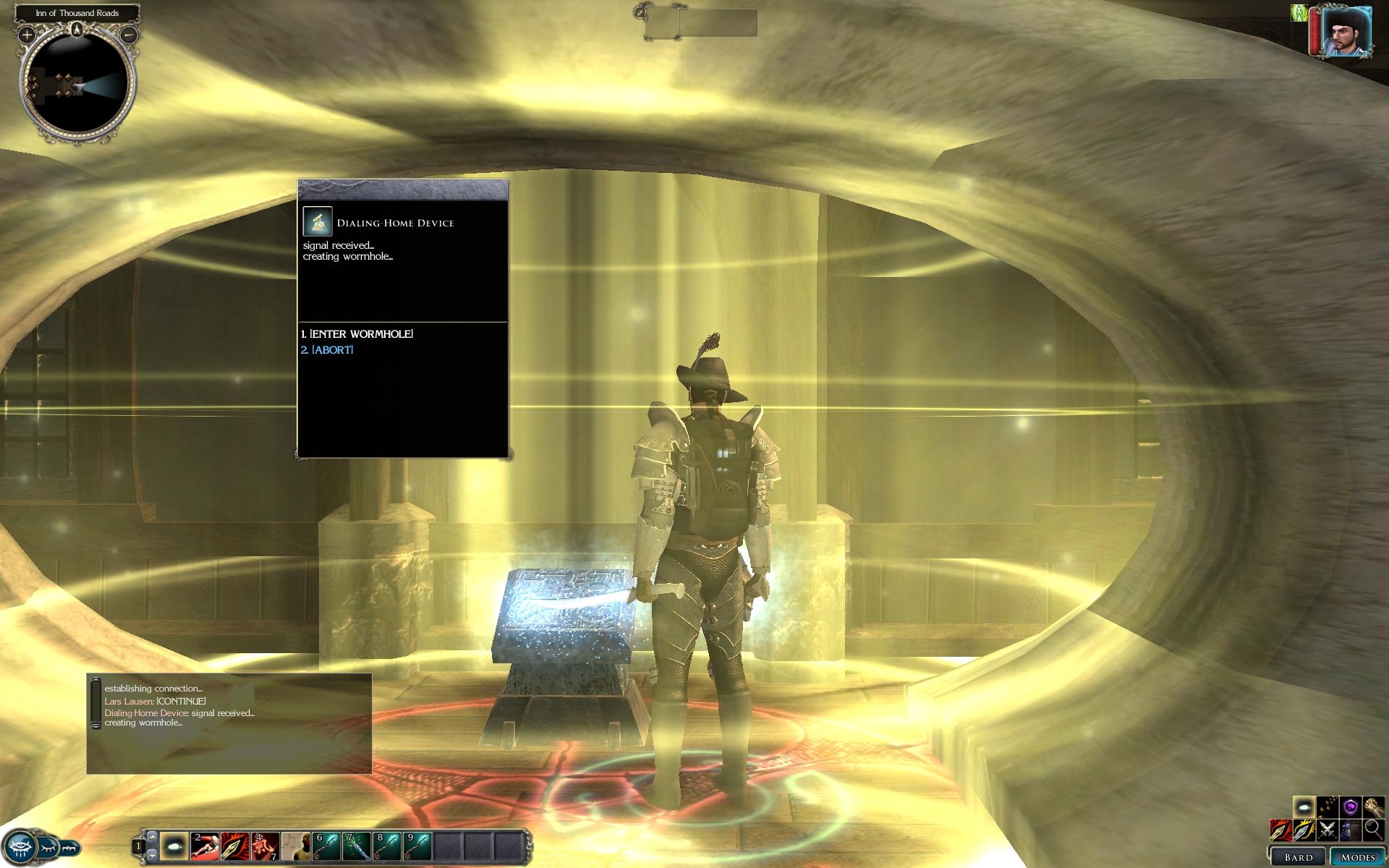Select the character portrait in the corner
The image size is (1389, 868).
pos(1347,33)
